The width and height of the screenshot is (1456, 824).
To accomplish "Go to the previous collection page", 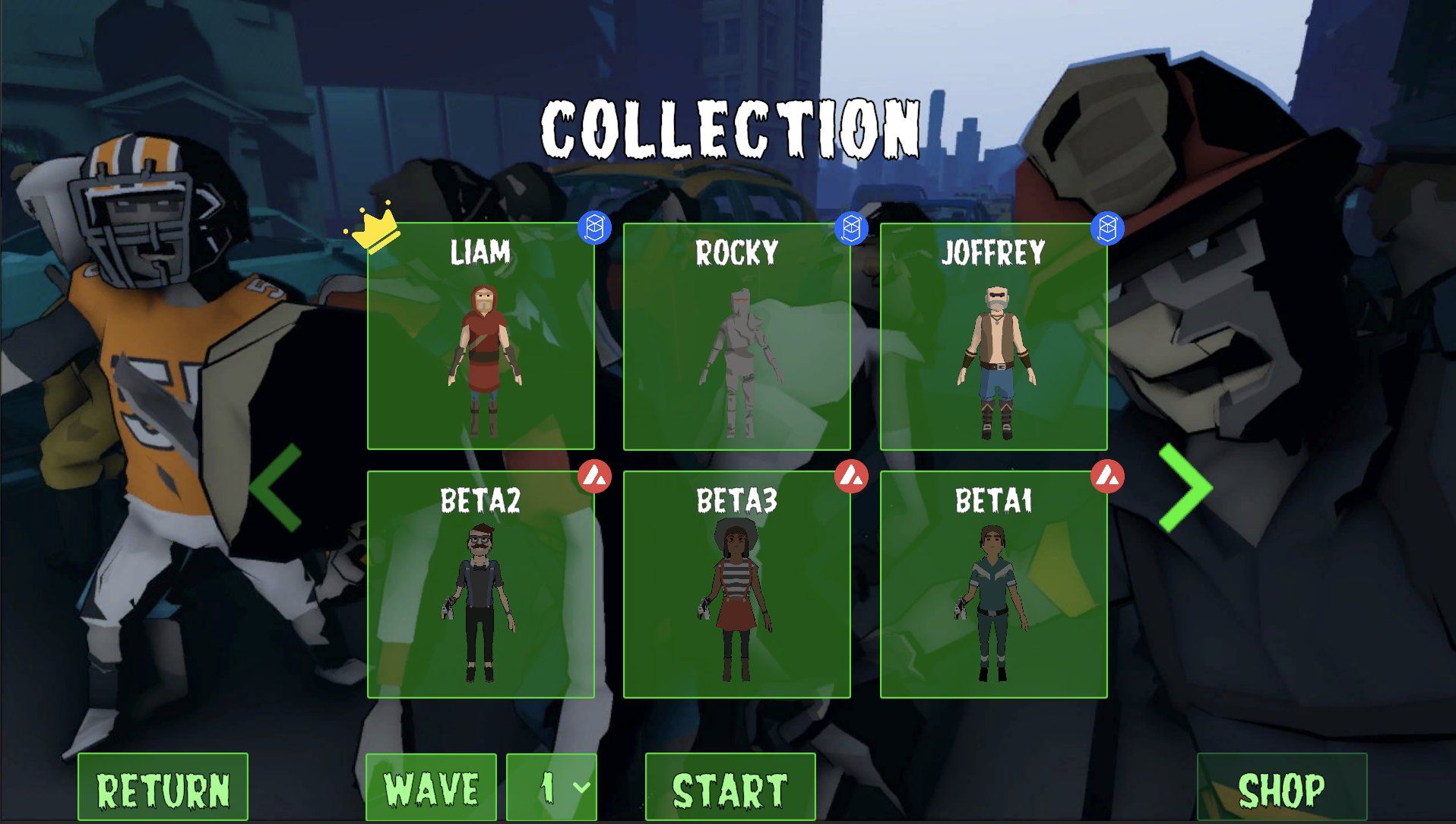I will (276, 487).
